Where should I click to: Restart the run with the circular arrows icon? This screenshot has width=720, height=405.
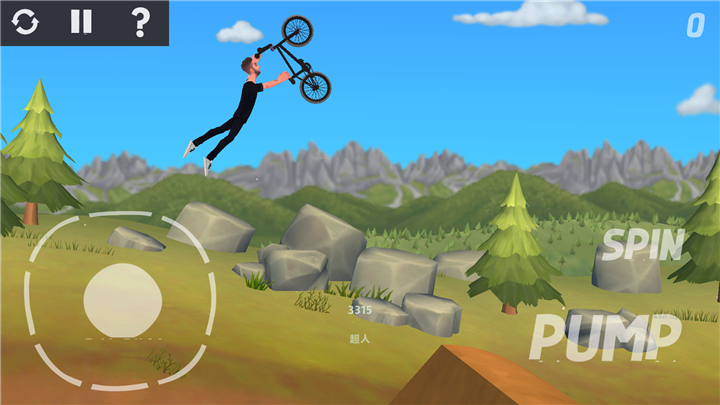[26, 22]
